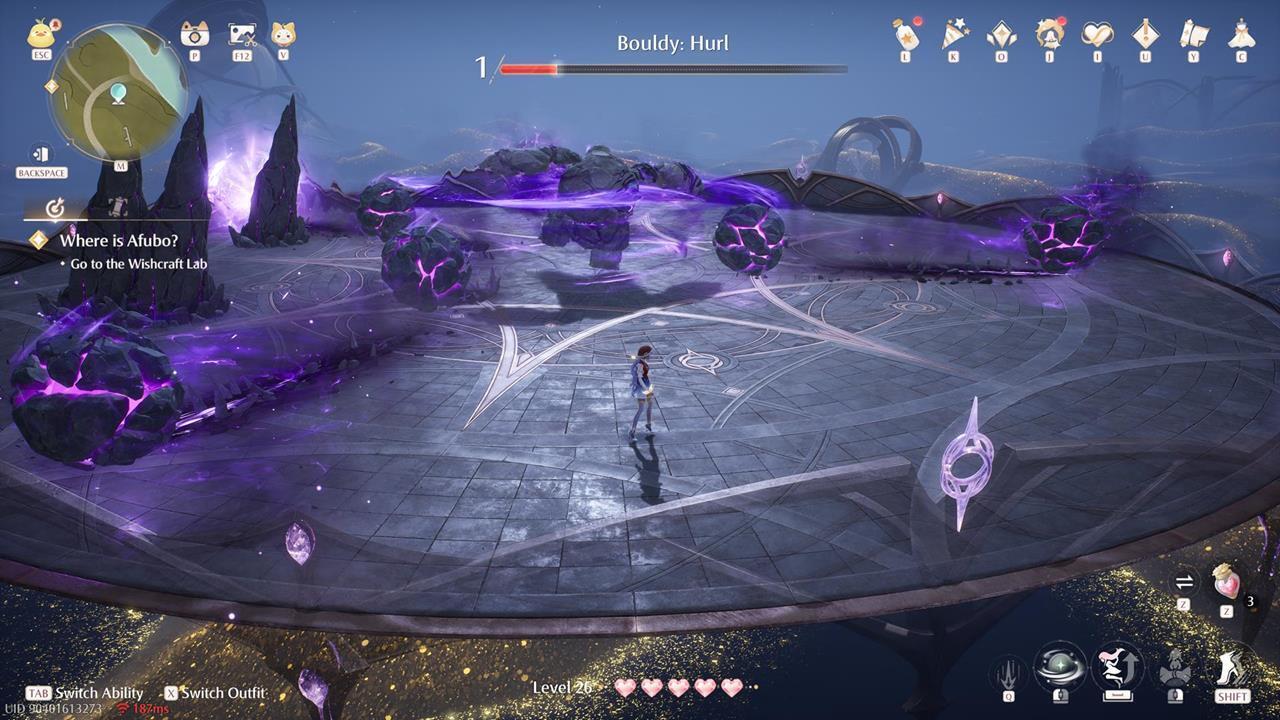Use the heart potion consumable
Screen dimensions: 1280x720
click(1227, 583)
